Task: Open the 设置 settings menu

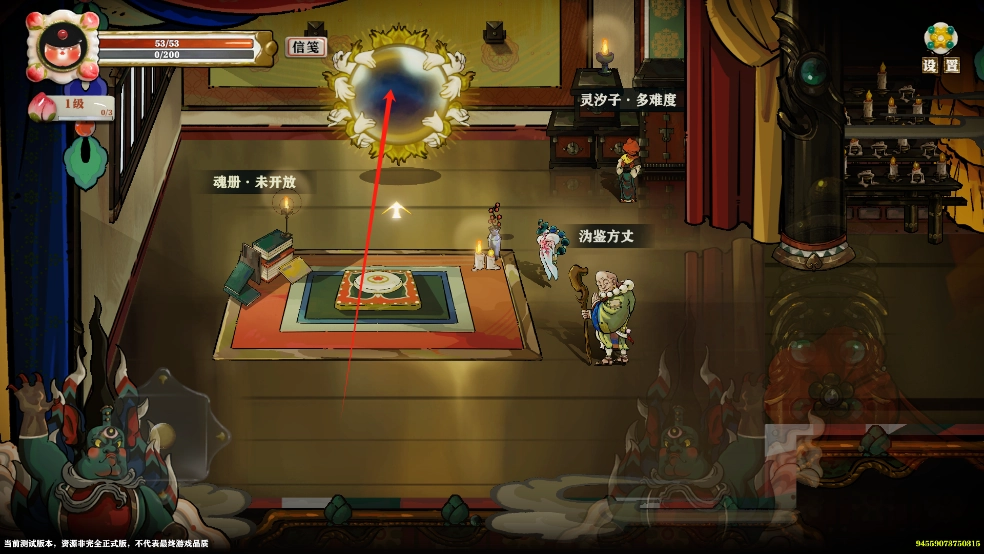Action: 940,47
